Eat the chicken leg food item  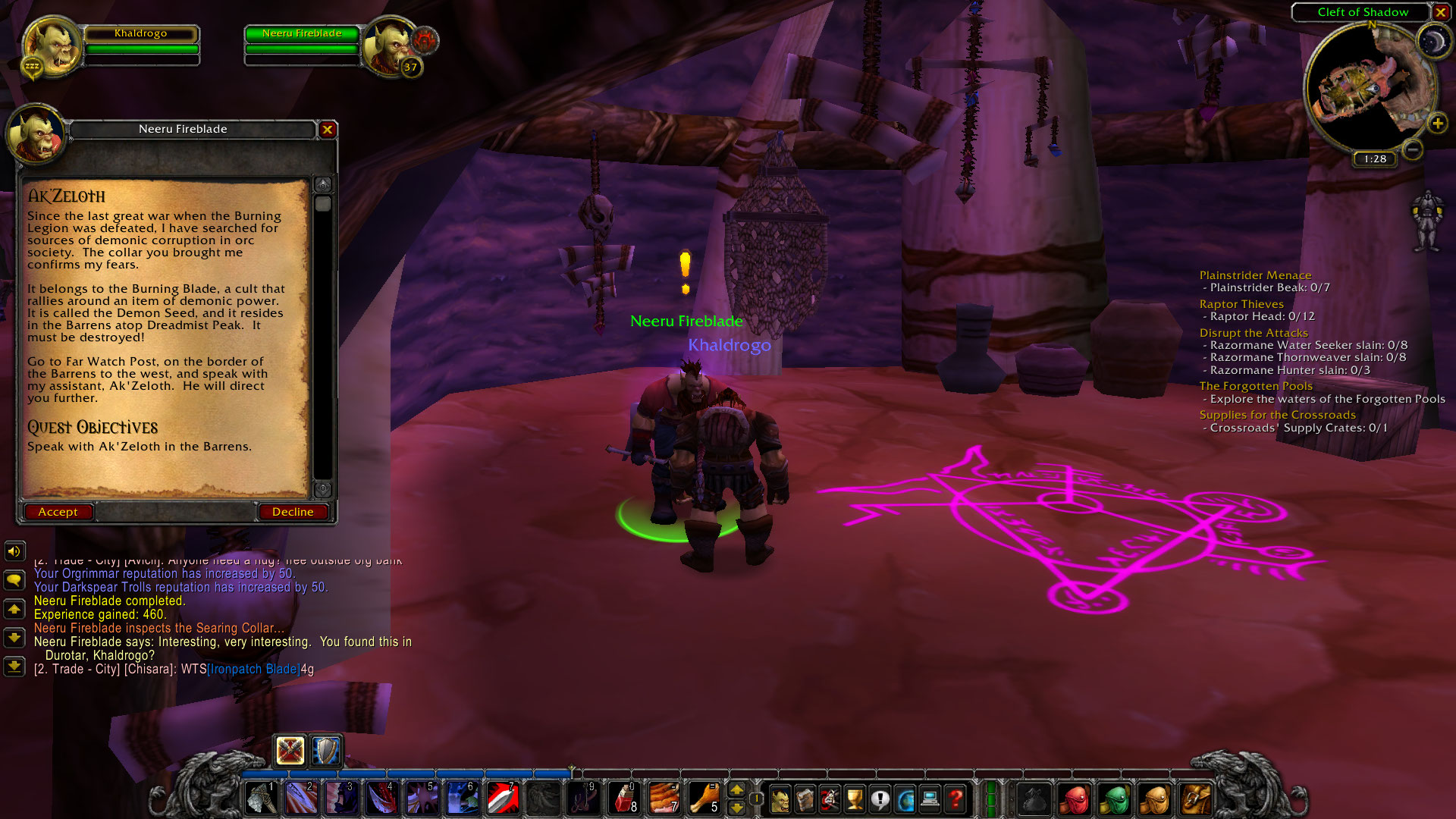(x=704, y=799)
